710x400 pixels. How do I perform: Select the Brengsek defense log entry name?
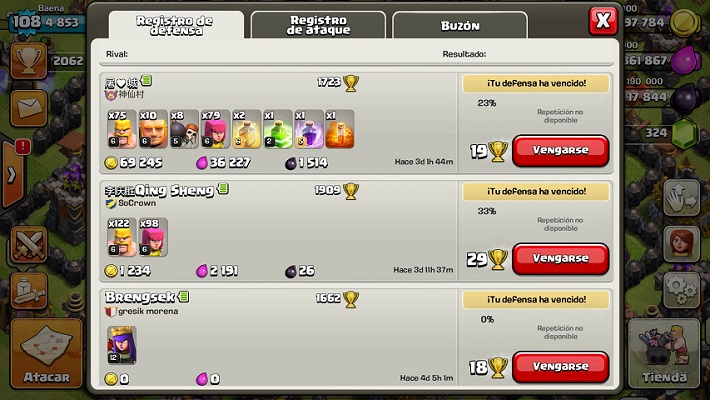(x=140, y=298)
